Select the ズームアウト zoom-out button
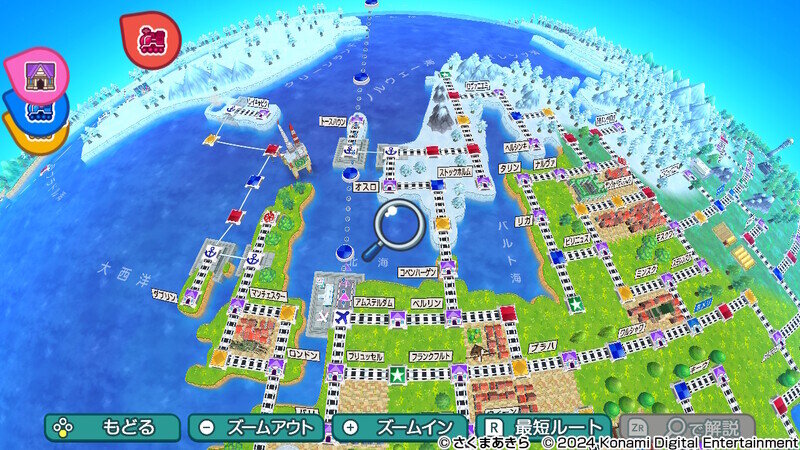This screenshot has height=450, width=800. (257, 427)
